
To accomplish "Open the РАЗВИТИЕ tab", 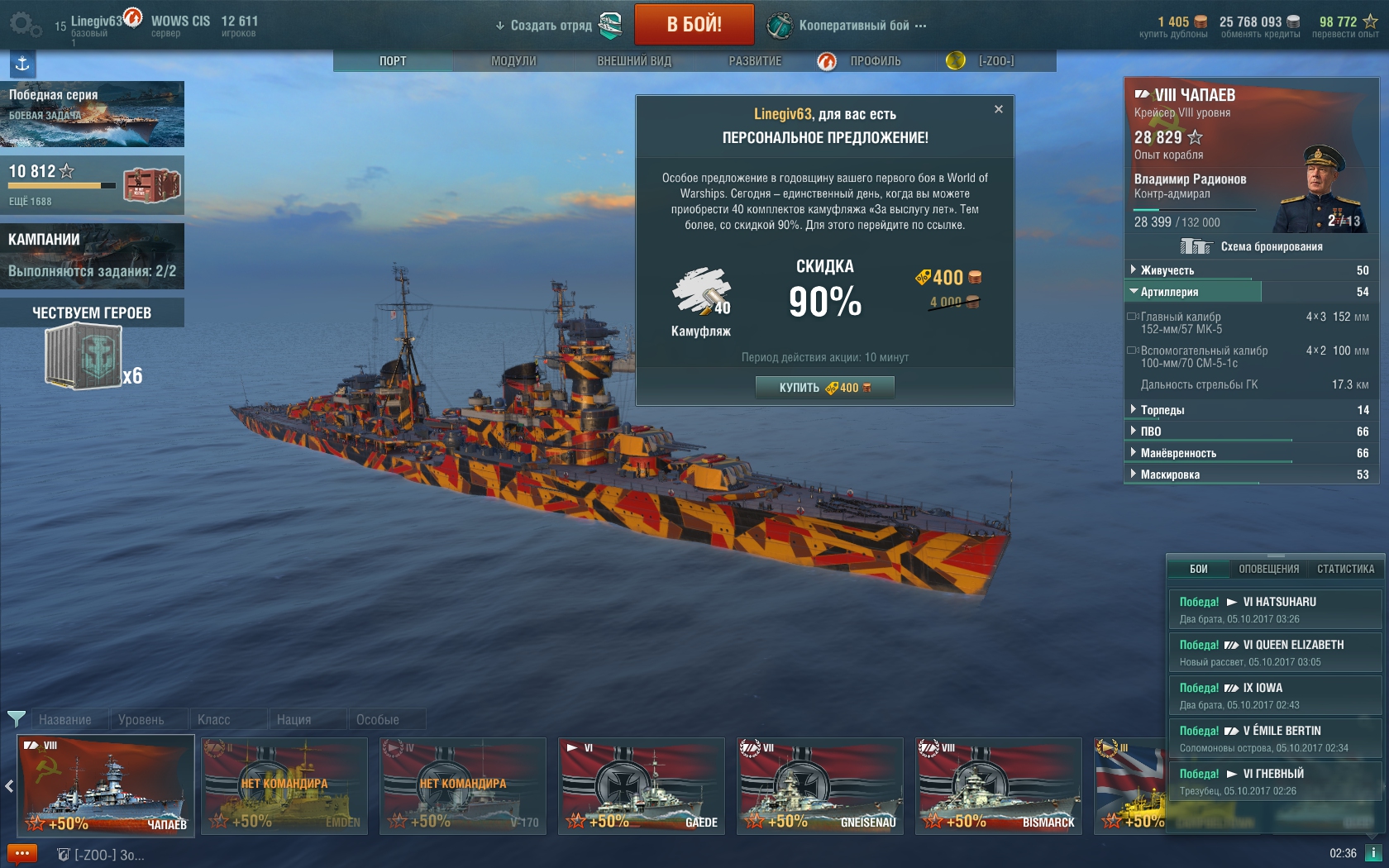I will pos(754,61).
